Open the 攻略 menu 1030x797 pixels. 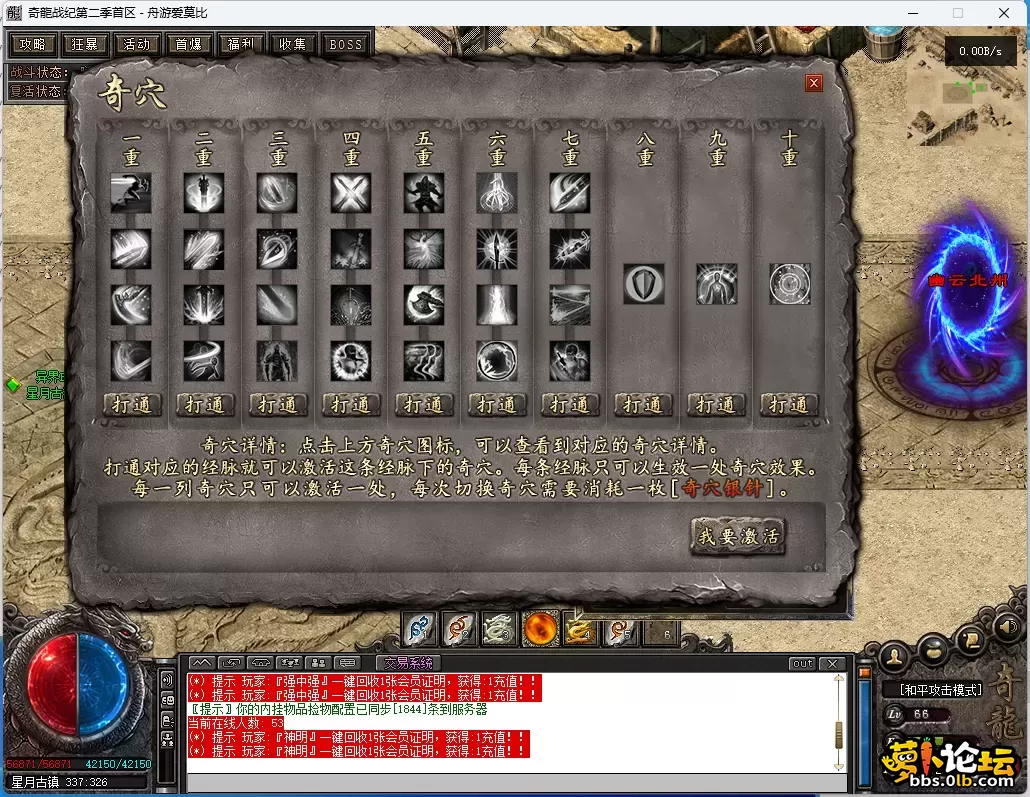click(32, 44)
